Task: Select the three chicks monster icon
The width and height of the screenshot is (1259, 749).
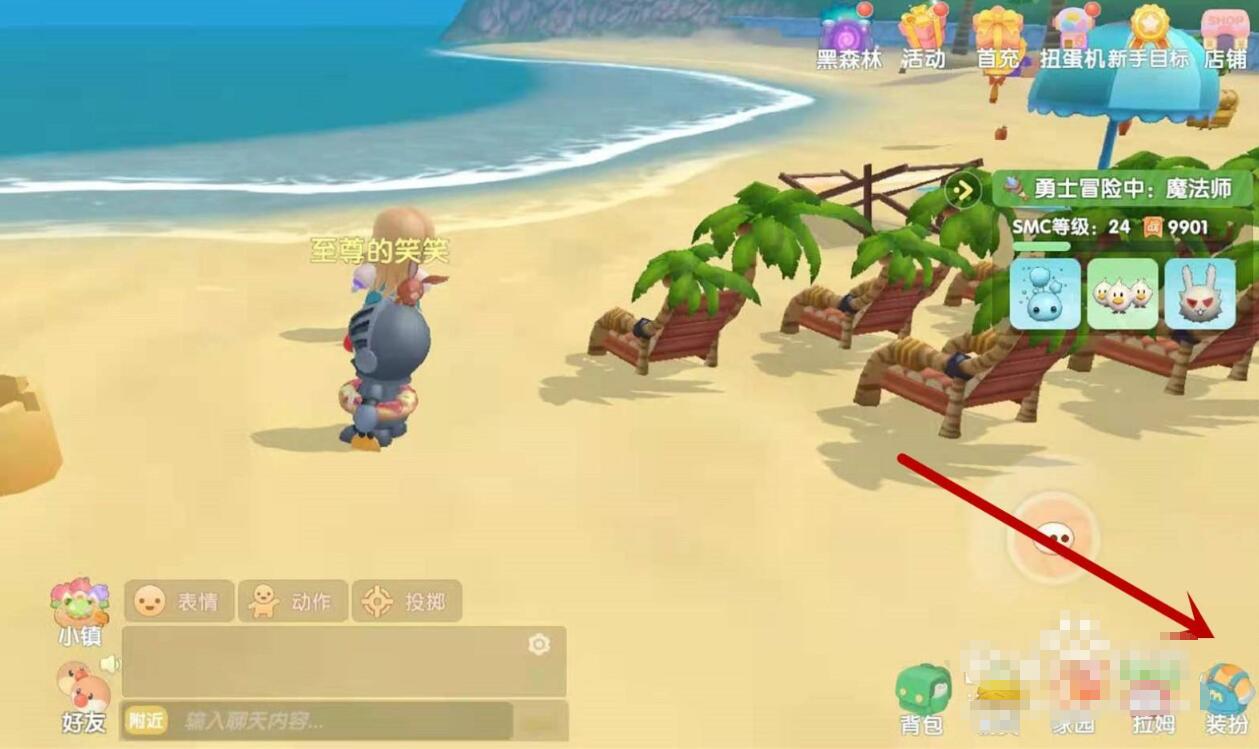Action: 1122,294
